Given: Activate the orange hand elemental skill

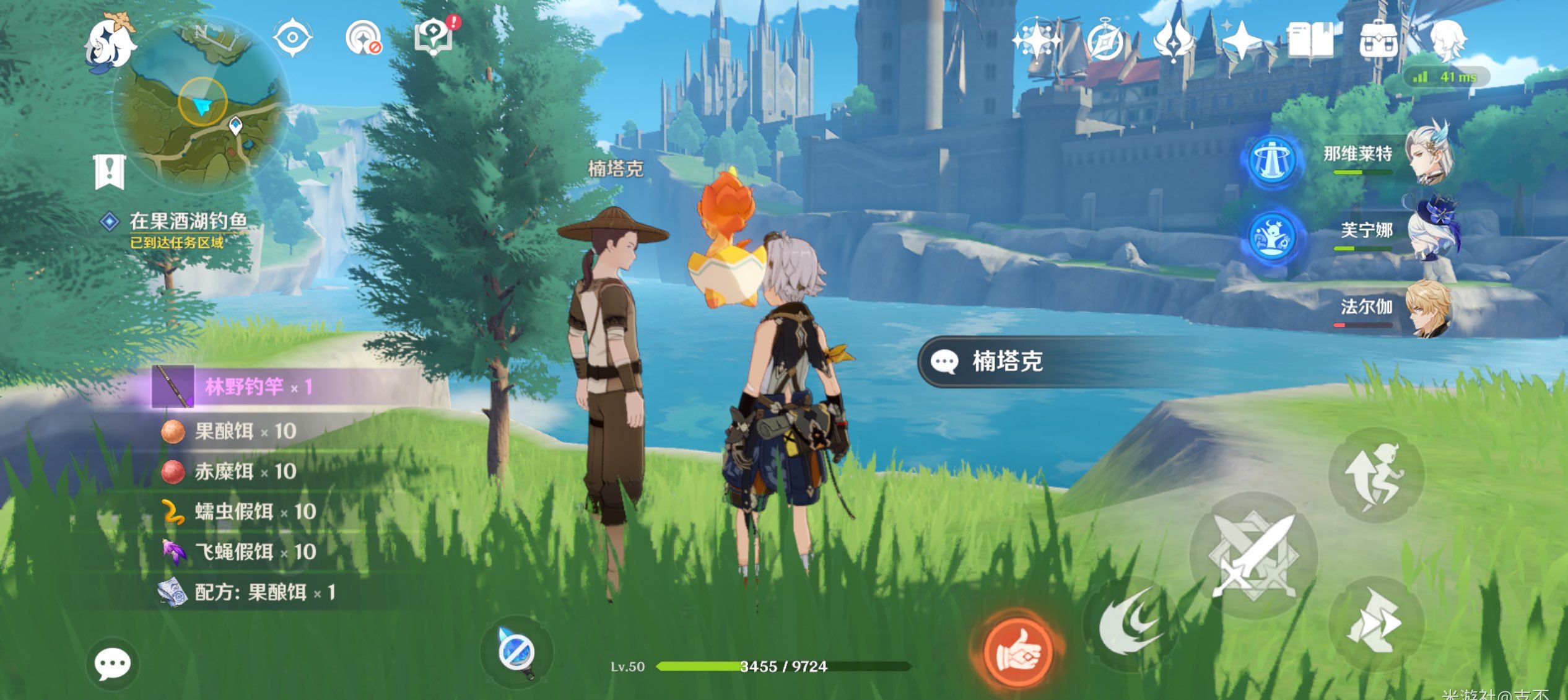Looking at the screenshot, I should (1019, 650).
